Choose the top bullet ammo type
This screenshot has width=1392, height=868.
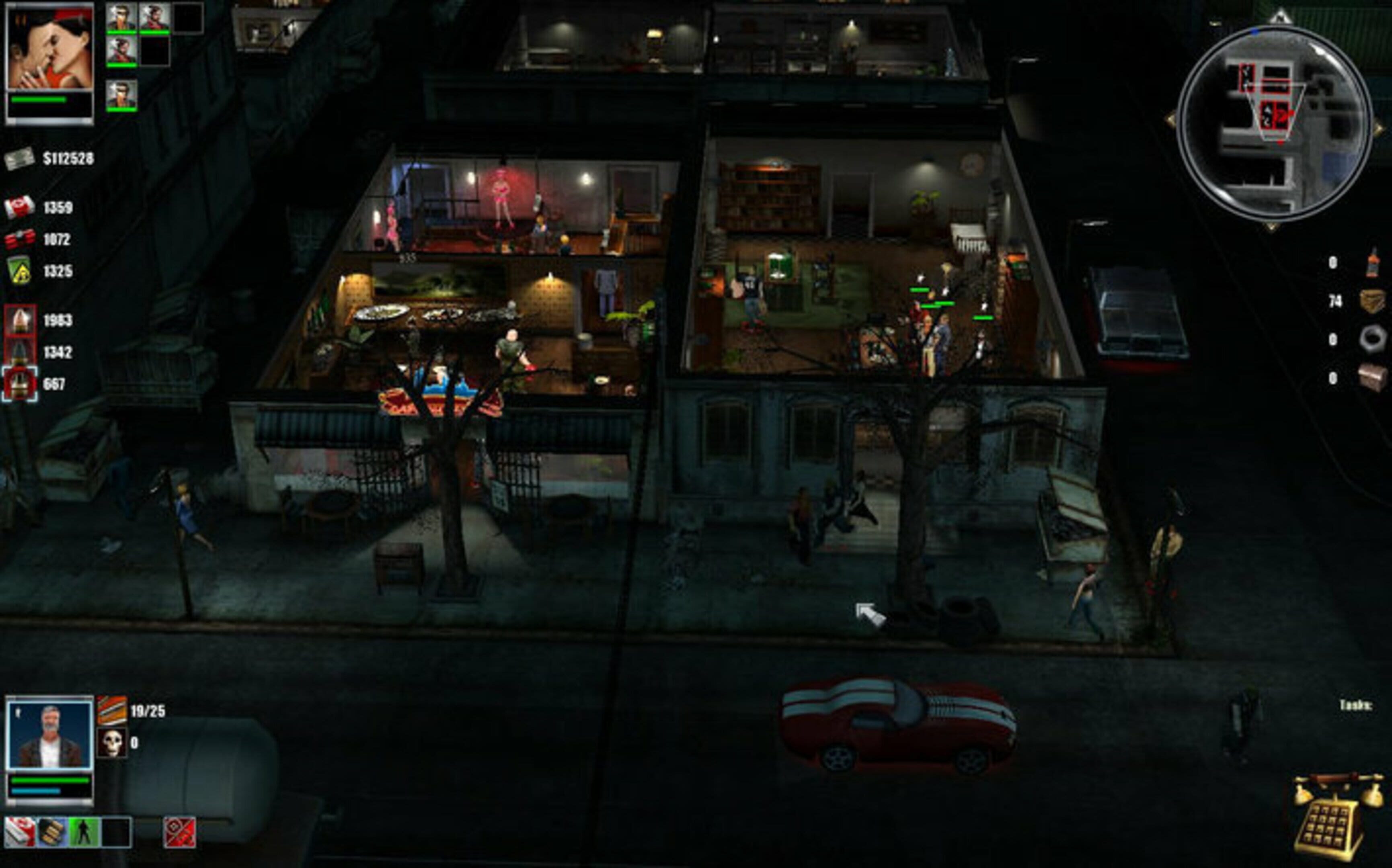[20, 320]
